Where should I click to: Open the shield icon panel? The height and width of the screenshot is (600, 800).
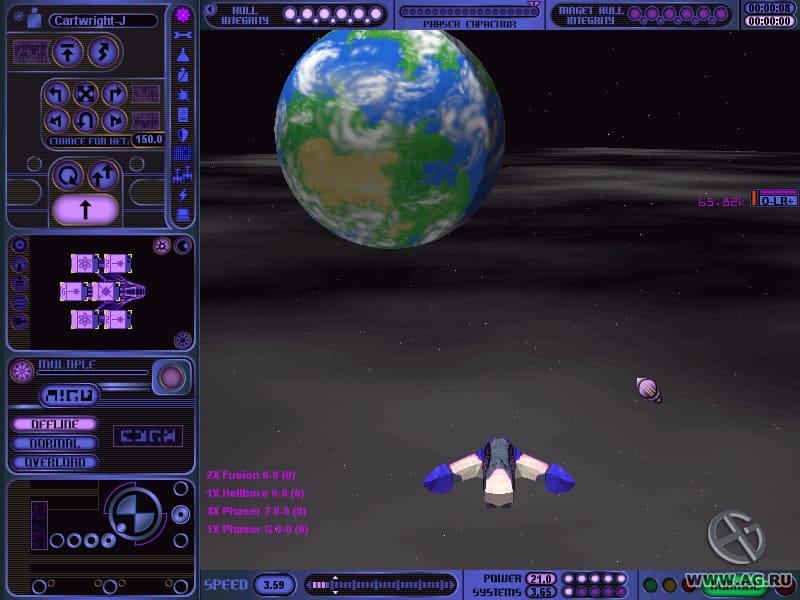click(x=183, y=134)
